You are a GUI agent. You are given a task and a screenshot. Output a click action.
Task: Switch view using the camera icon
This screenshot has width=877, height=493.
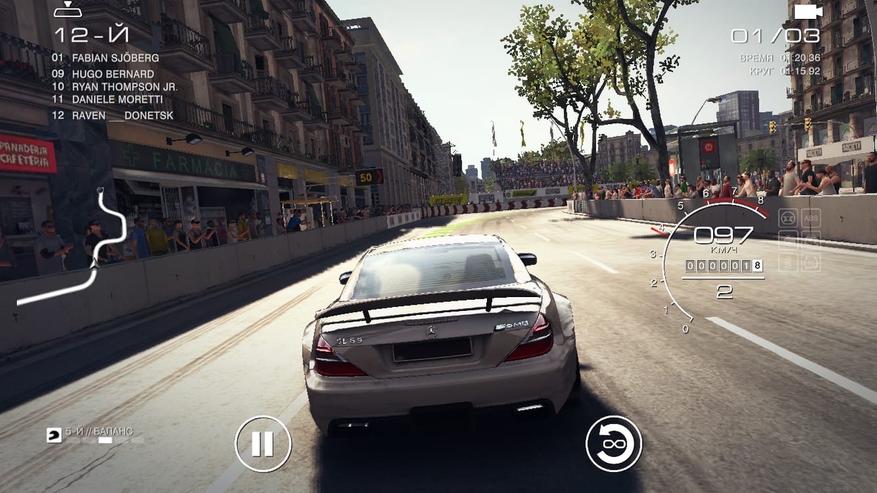click(807, 11)
